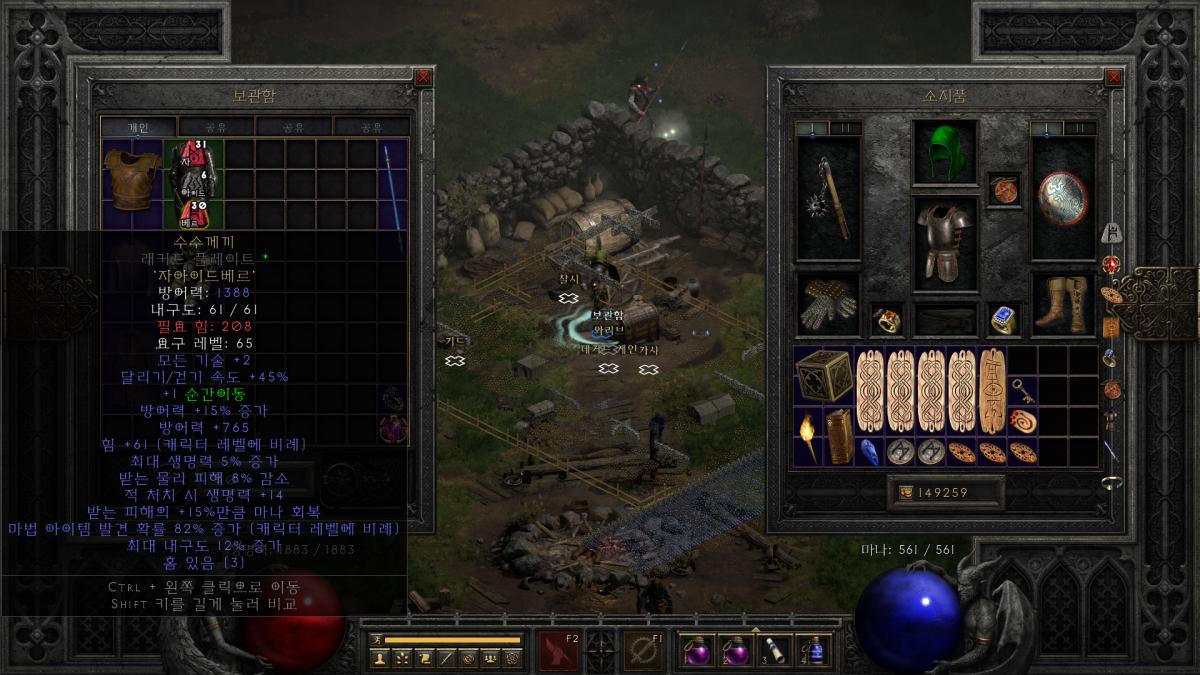Screen dimensions: 1200x675
Task: Select the torch charm in inventory
Action: (x=809, y=436)
